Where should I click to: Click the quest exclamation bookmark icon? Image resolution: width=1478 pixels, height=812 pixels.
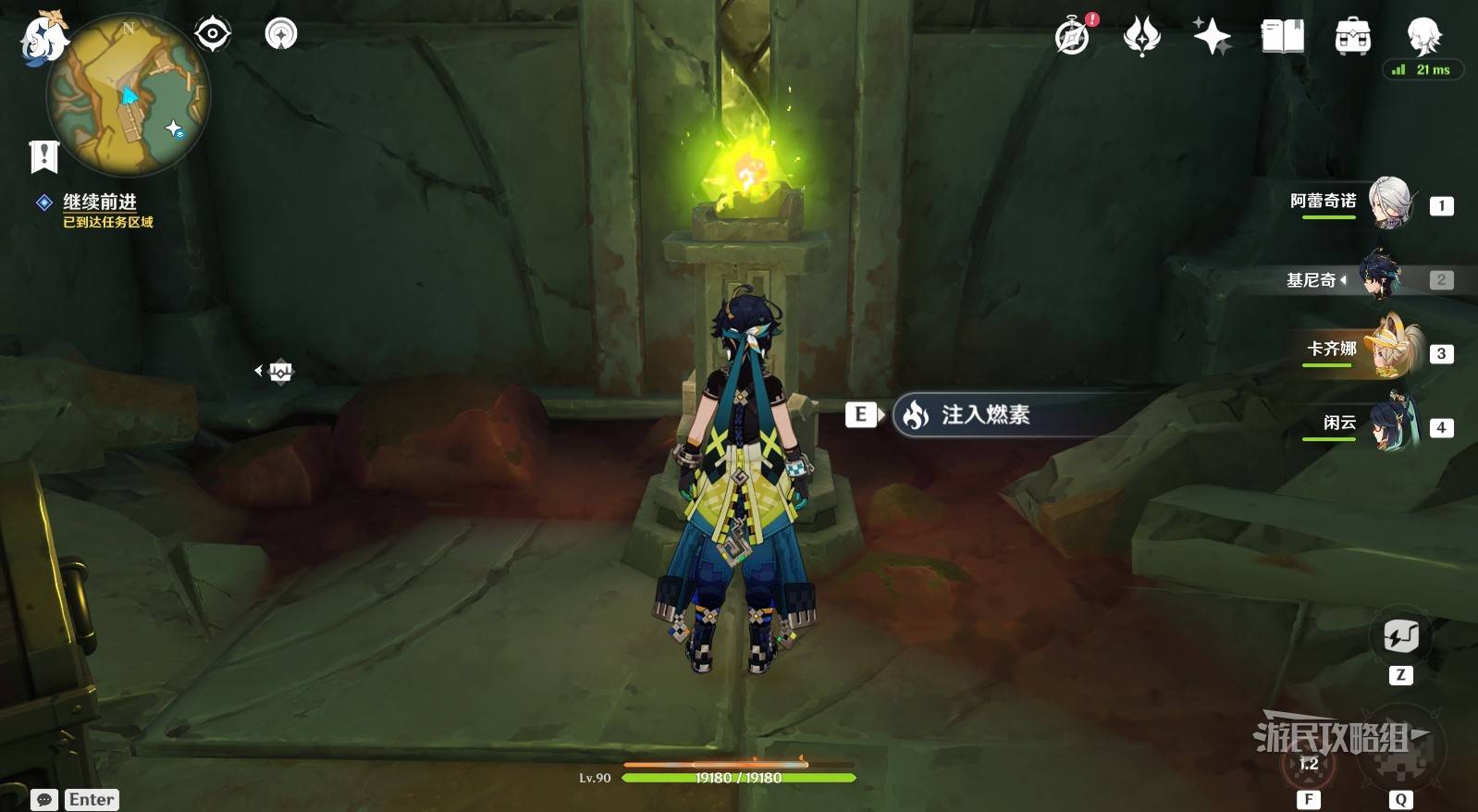(x=43, y=156)
